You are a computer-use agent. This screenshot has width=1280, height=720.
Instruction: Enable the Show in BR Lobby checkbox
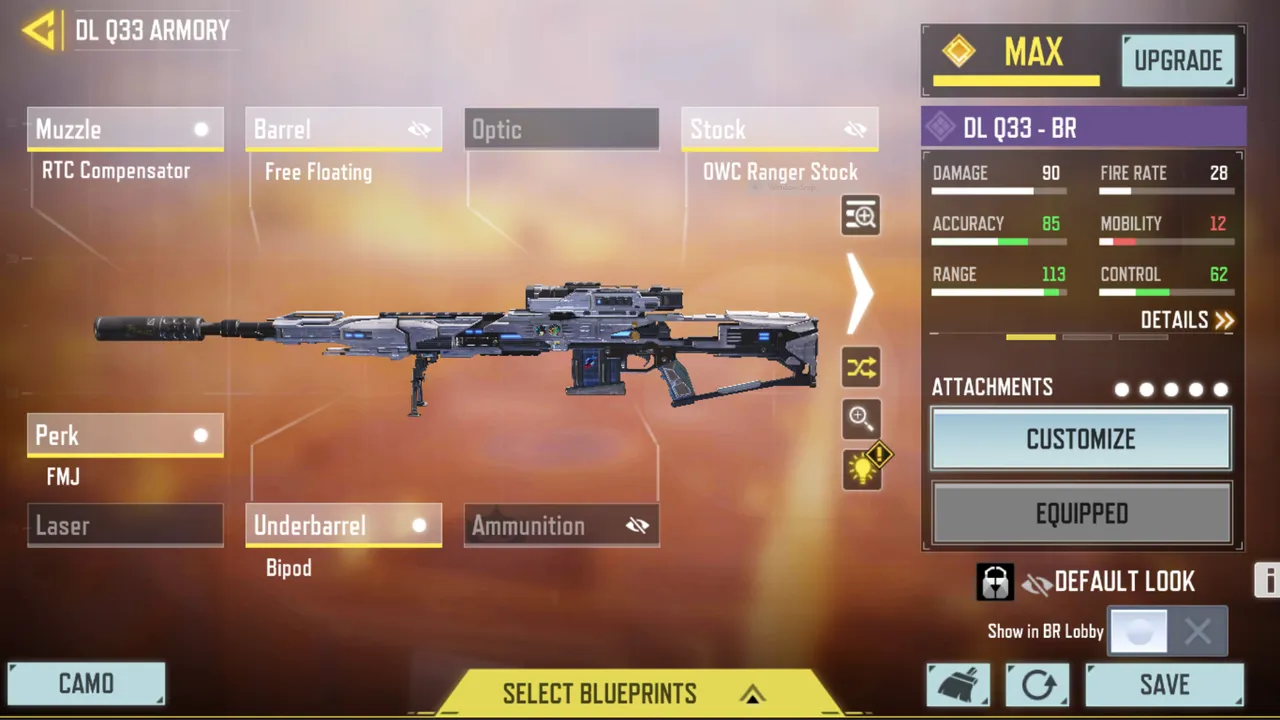[1139, 630]
